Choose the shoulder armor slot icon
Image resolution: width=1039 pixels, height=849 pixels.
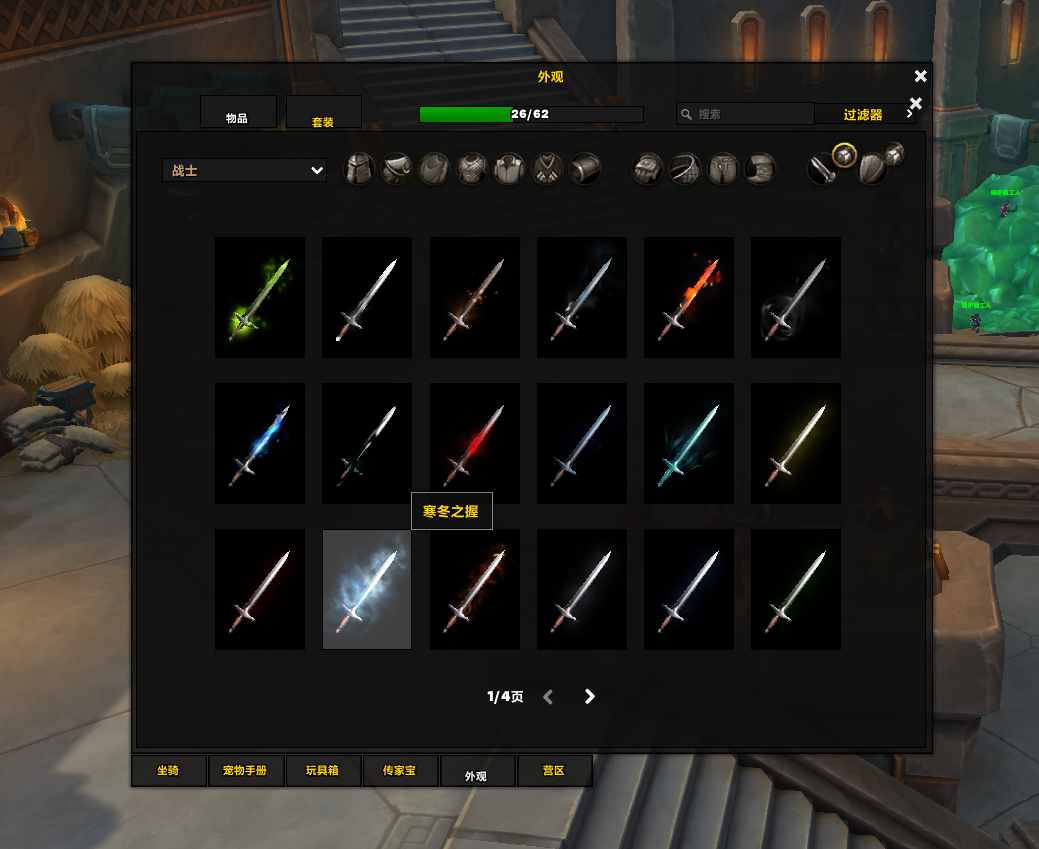coord(397,170)
